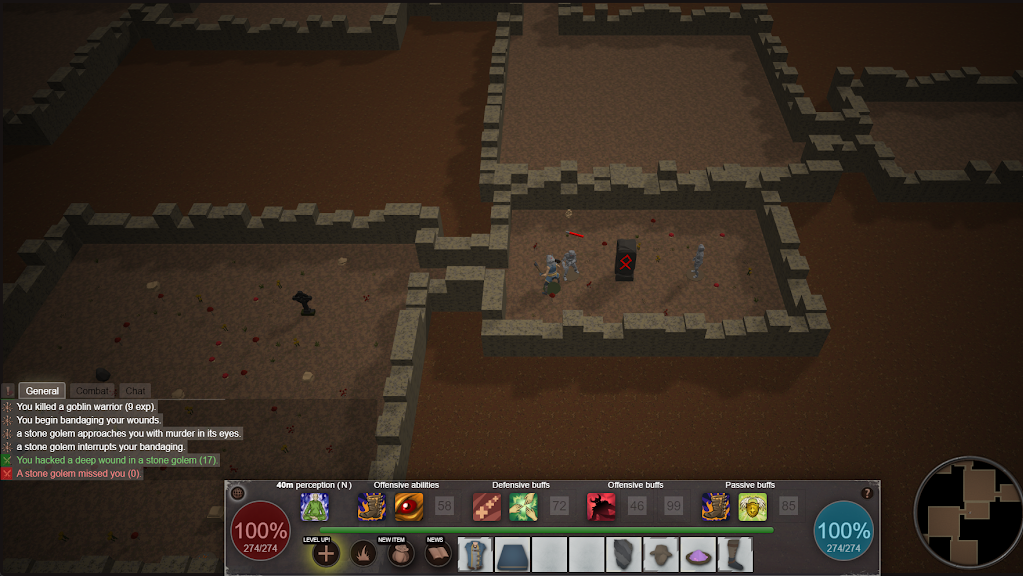The image size is (1023, 576).
Task: Click the question mark help button
Action: (x=867, y=493)
